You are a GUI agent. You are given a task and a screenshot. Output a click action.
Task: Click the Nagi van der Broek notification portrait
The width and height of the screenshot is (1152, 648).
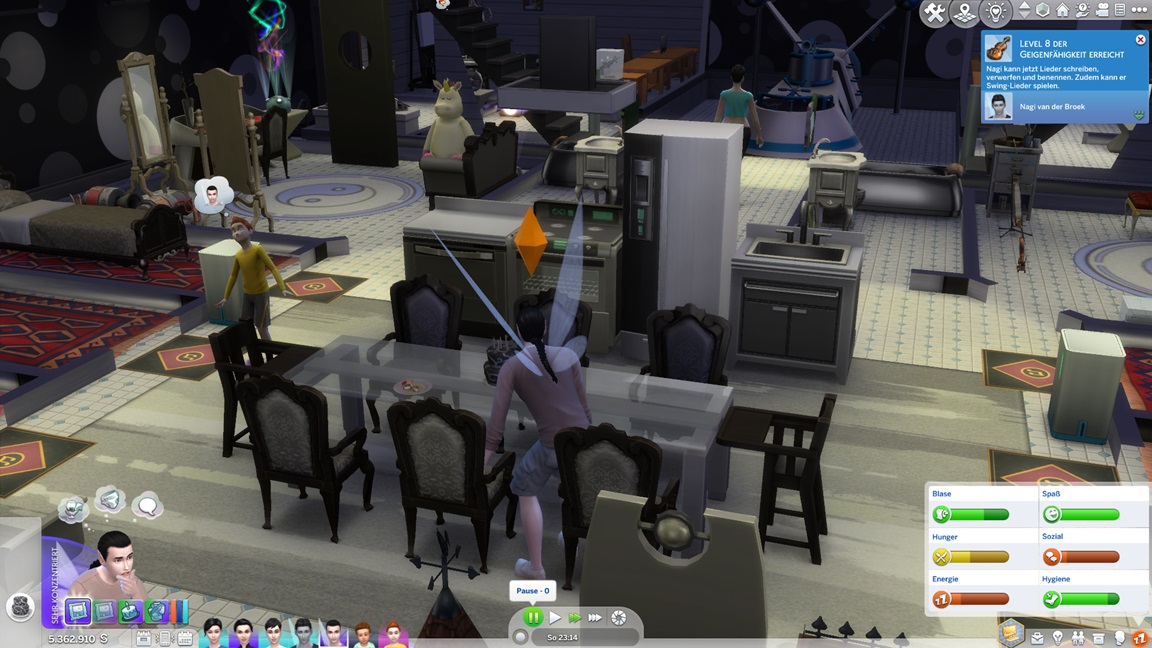[997, 106]
